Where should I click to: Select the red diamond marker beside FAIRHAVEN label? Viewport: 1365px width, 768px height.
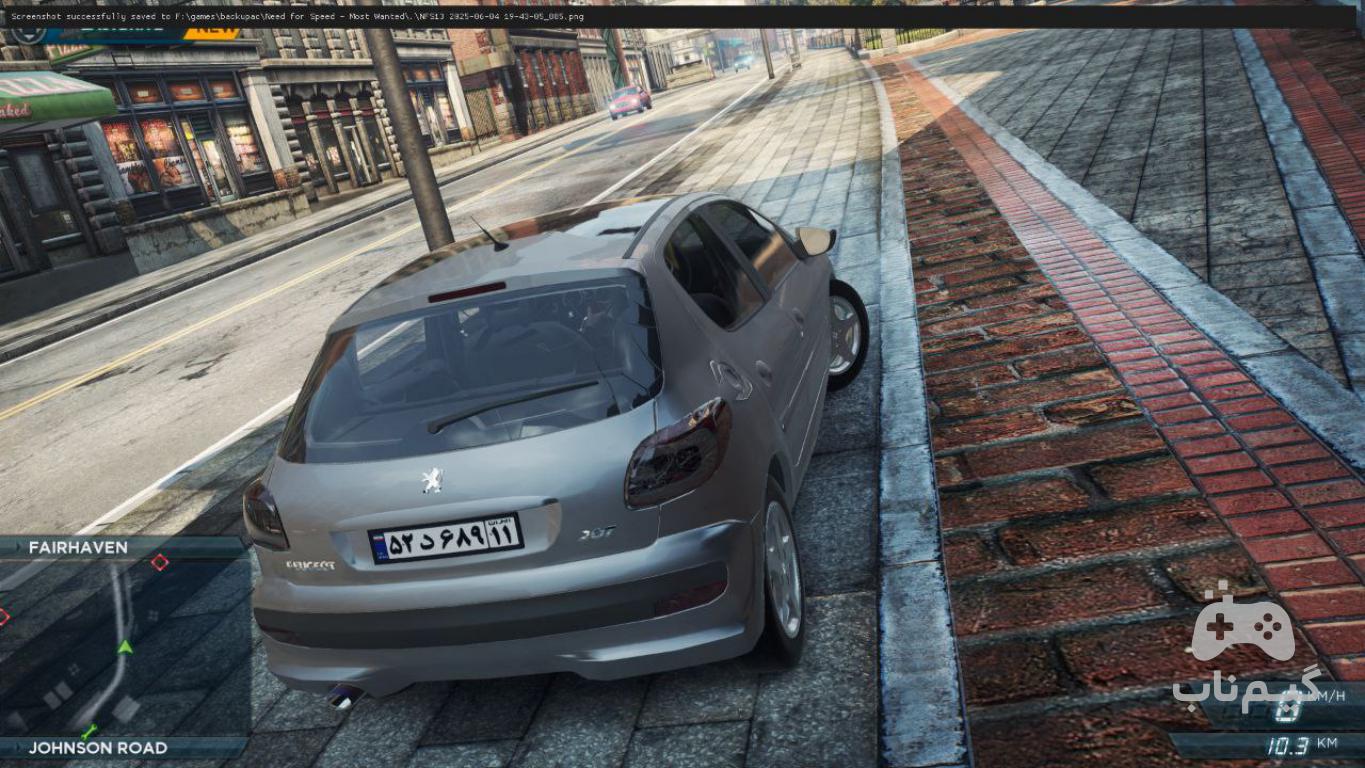point(159,563)
